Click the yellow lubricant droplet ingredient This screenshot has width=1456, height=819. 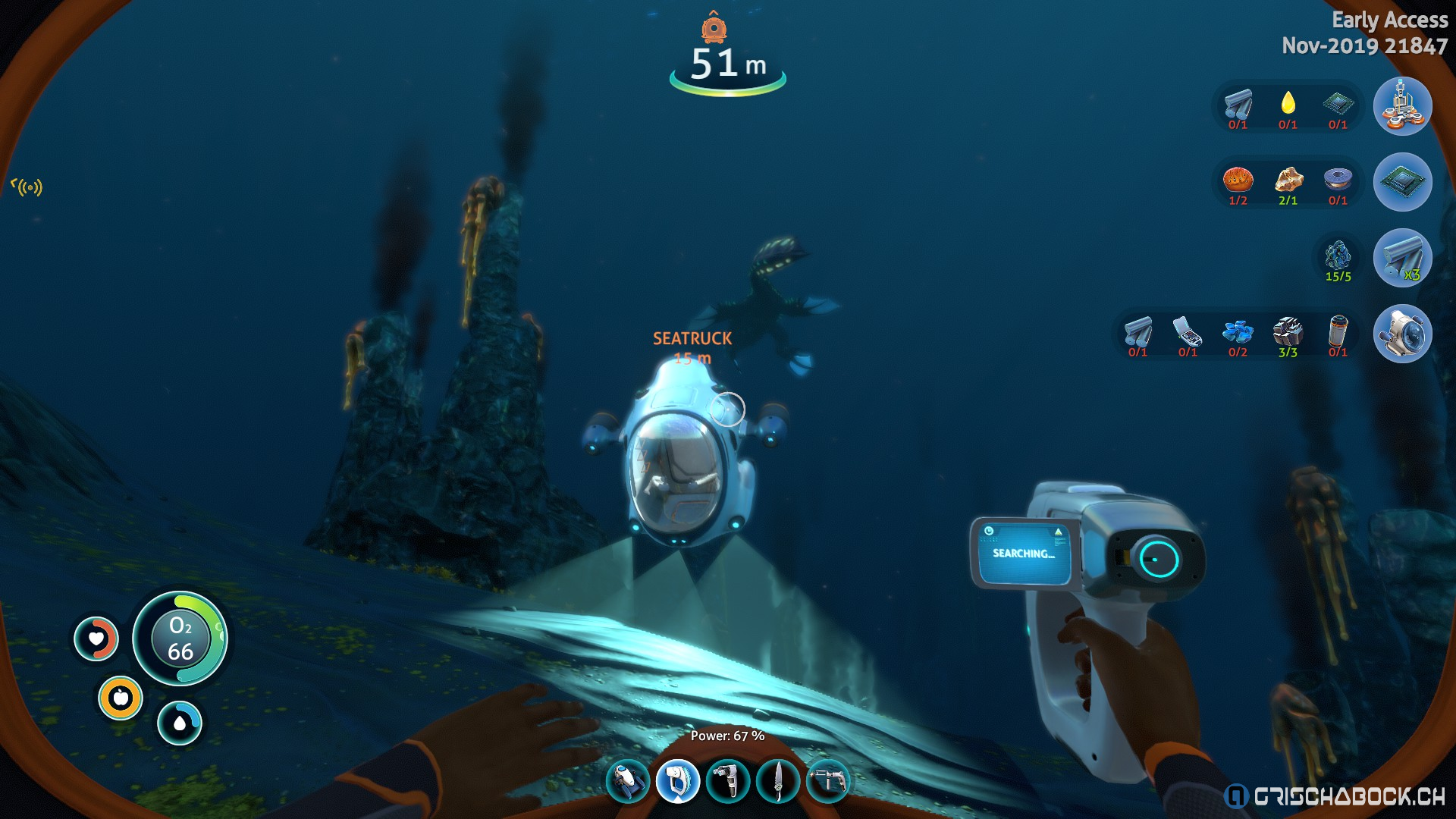1288,104
